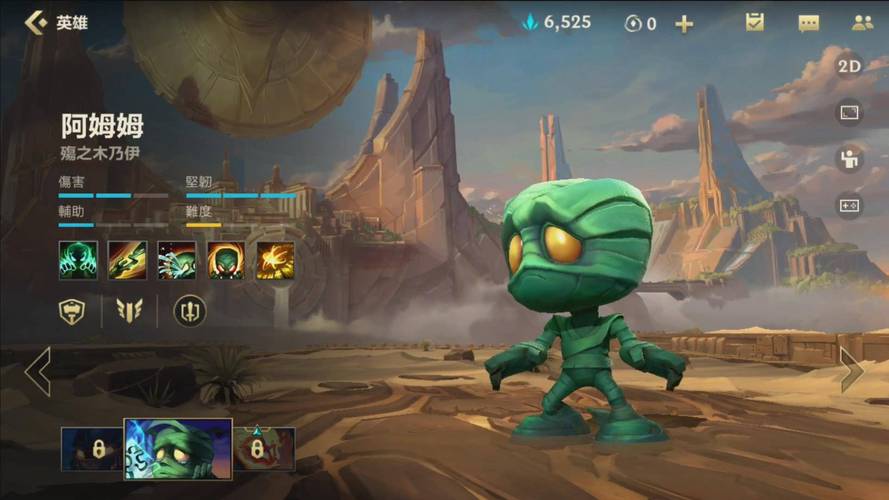Open the winged emblem runes icon
This screenshot has width=889, height=500.
130,311
